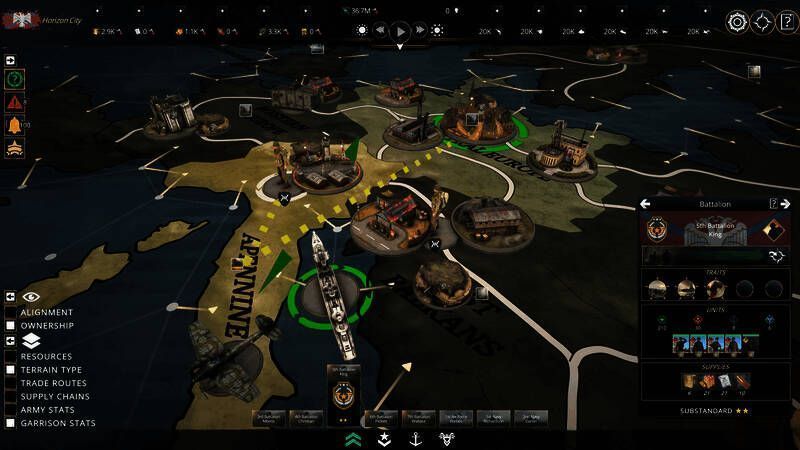Click the red warning triangle alert
Image resolution: width=800 pixels, height=450 pixels.
click(x=15, y=101)
